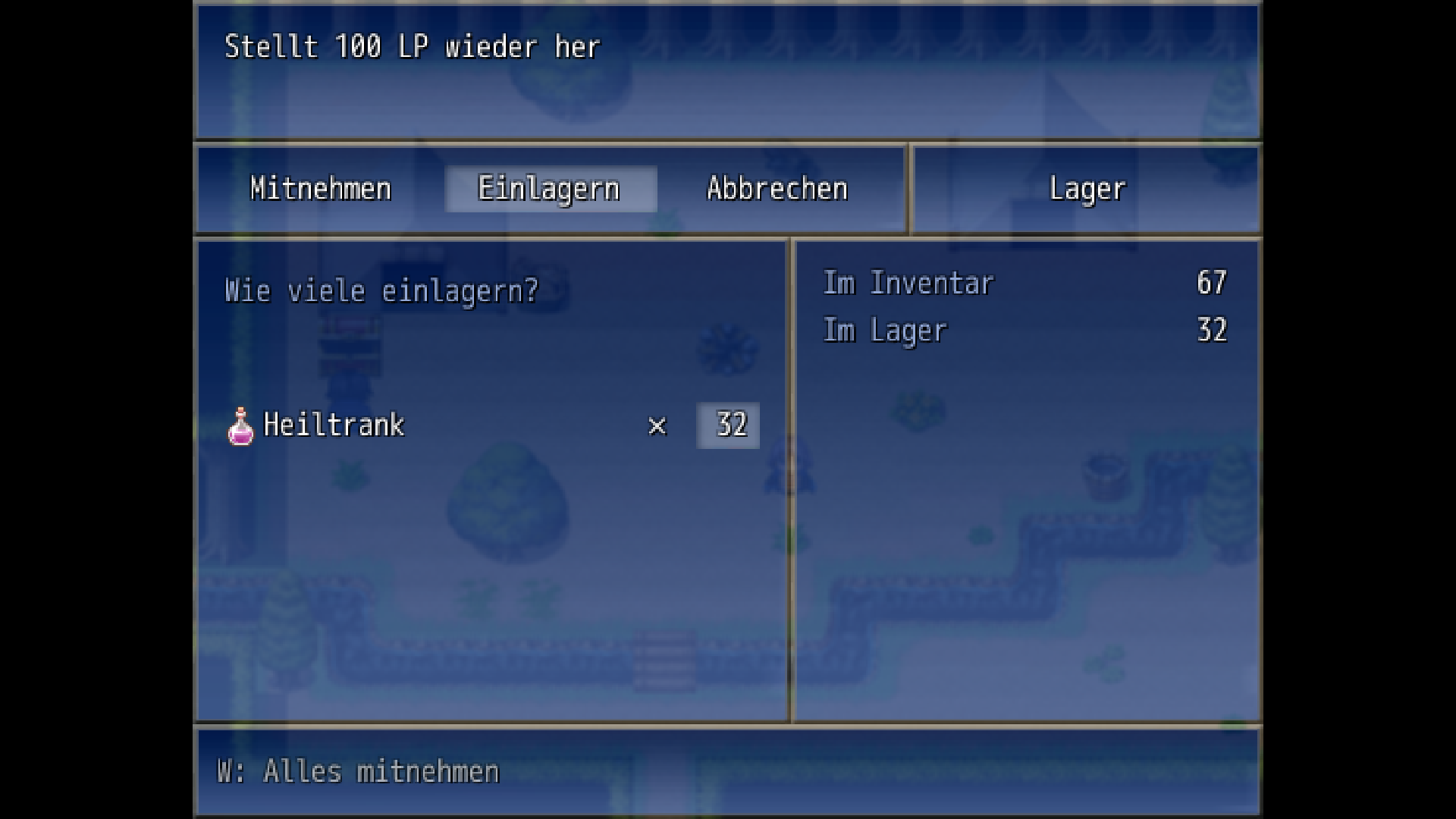Click the Heiltrank item entry
Screen dimensions: 1456x819
coord(334,425)
